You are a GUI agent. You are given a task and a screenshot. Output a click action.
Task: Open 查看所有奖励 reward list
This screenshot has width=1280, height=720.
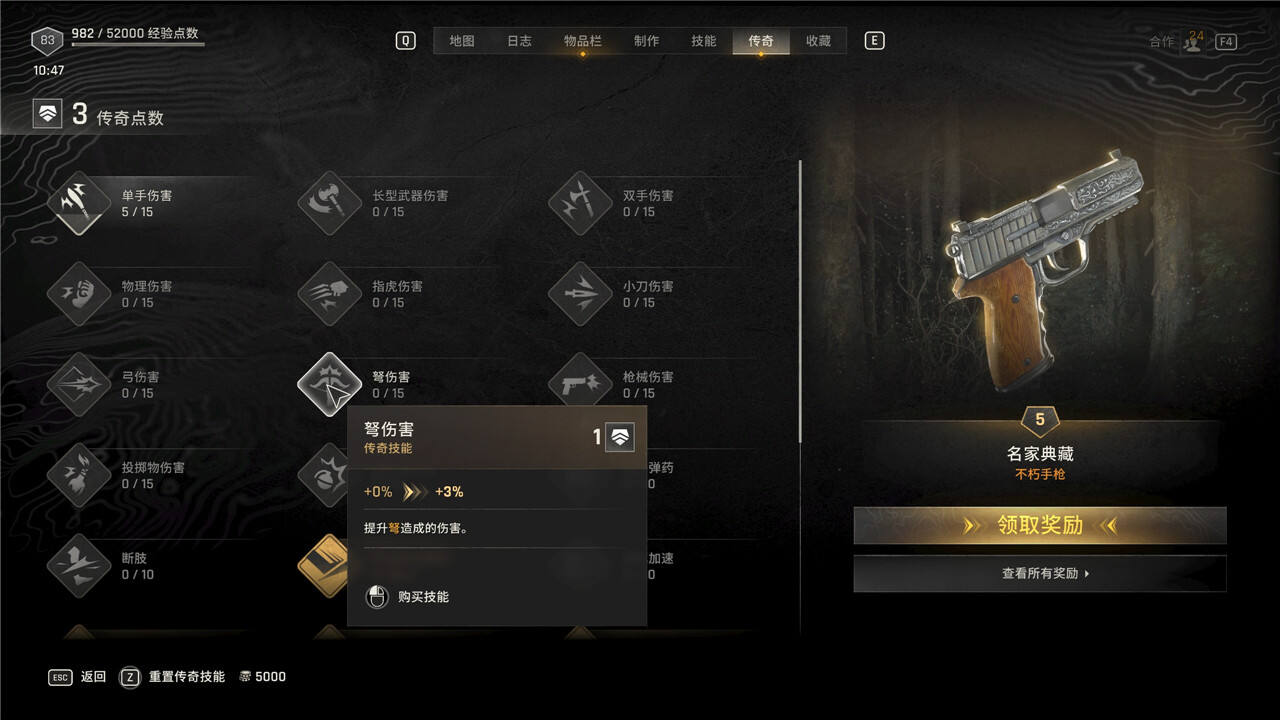[x=1040, y=574]
